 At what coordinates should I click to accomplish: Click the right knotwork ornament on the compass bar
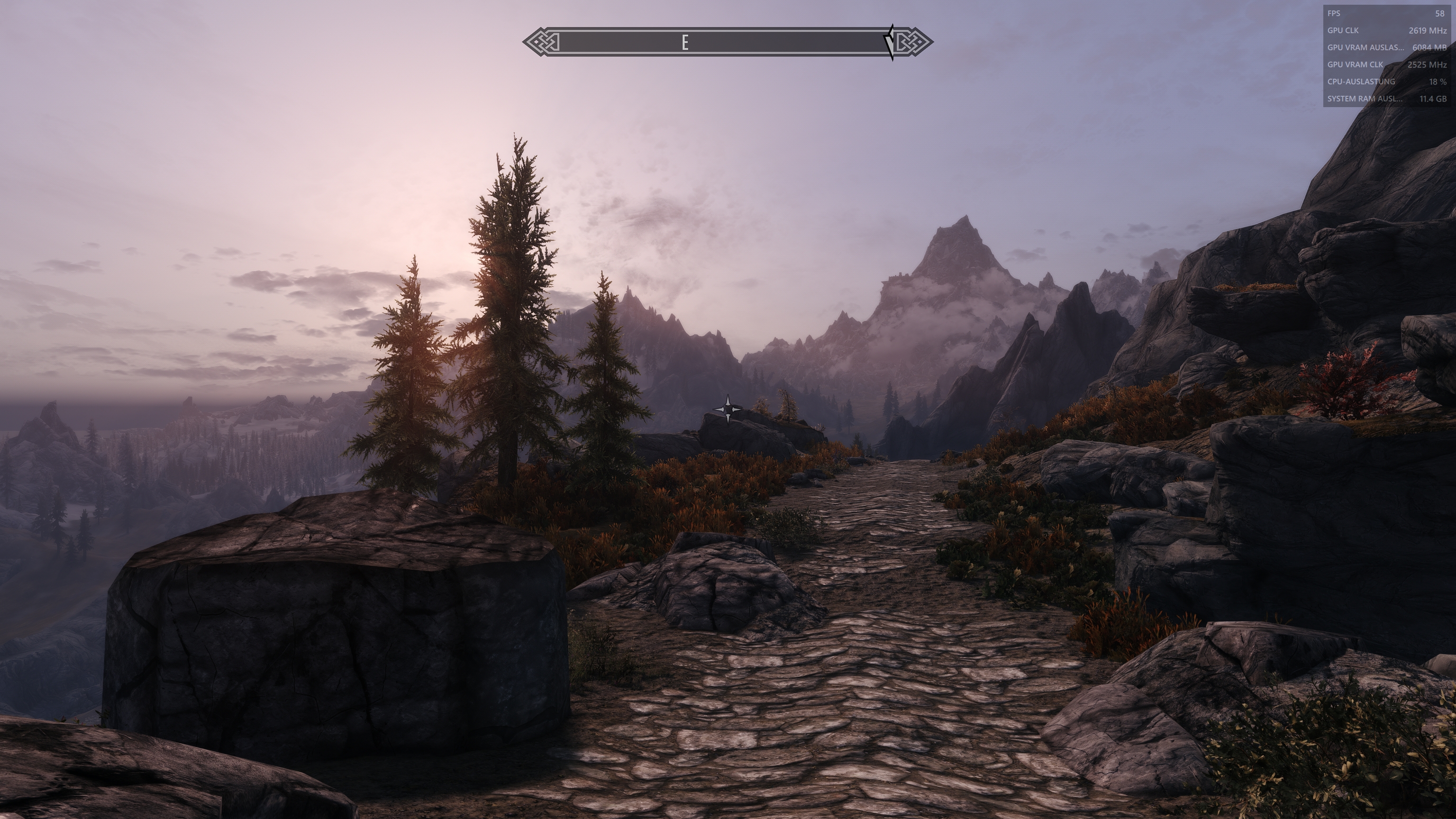point(916,41)
